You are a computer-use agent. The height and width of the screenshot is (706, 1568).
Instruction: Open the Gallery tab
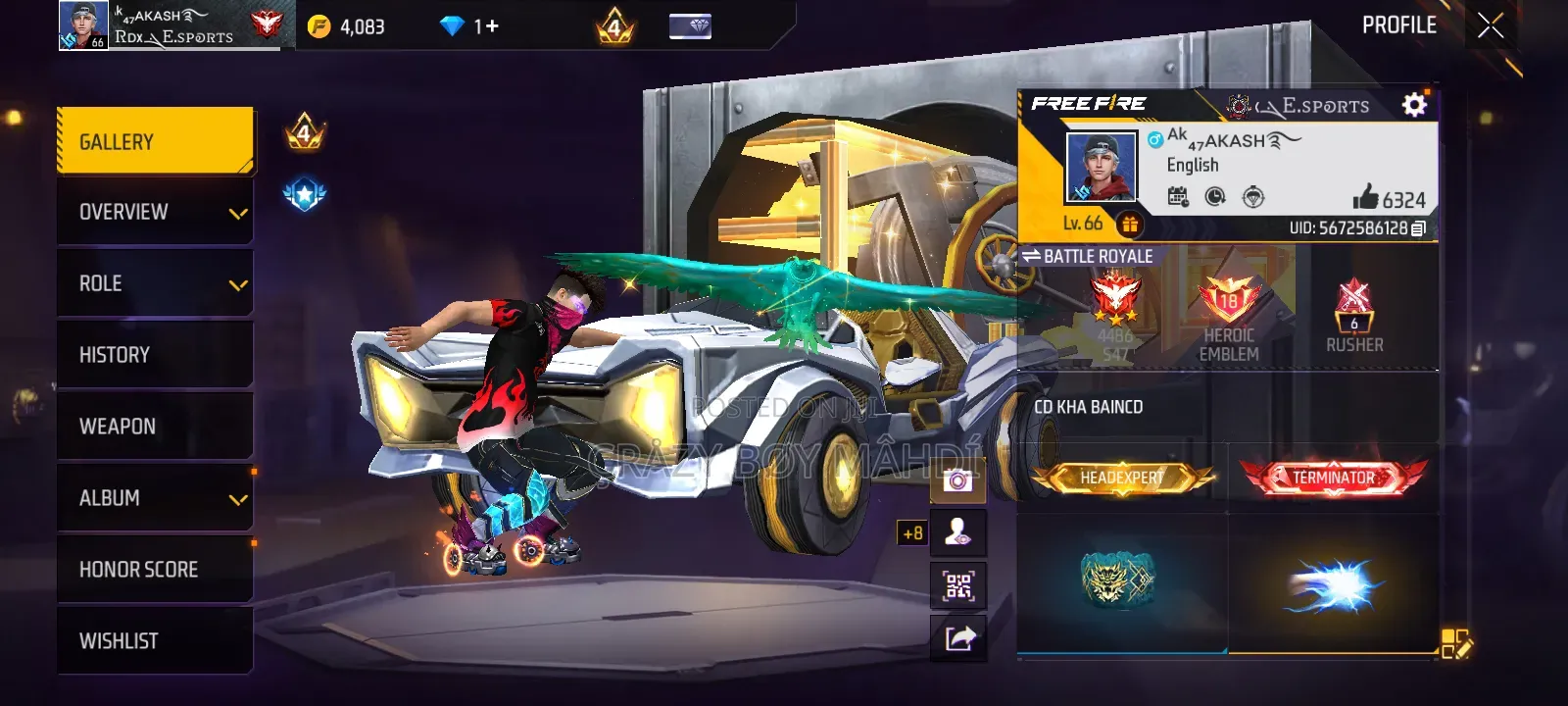point(155,142)
